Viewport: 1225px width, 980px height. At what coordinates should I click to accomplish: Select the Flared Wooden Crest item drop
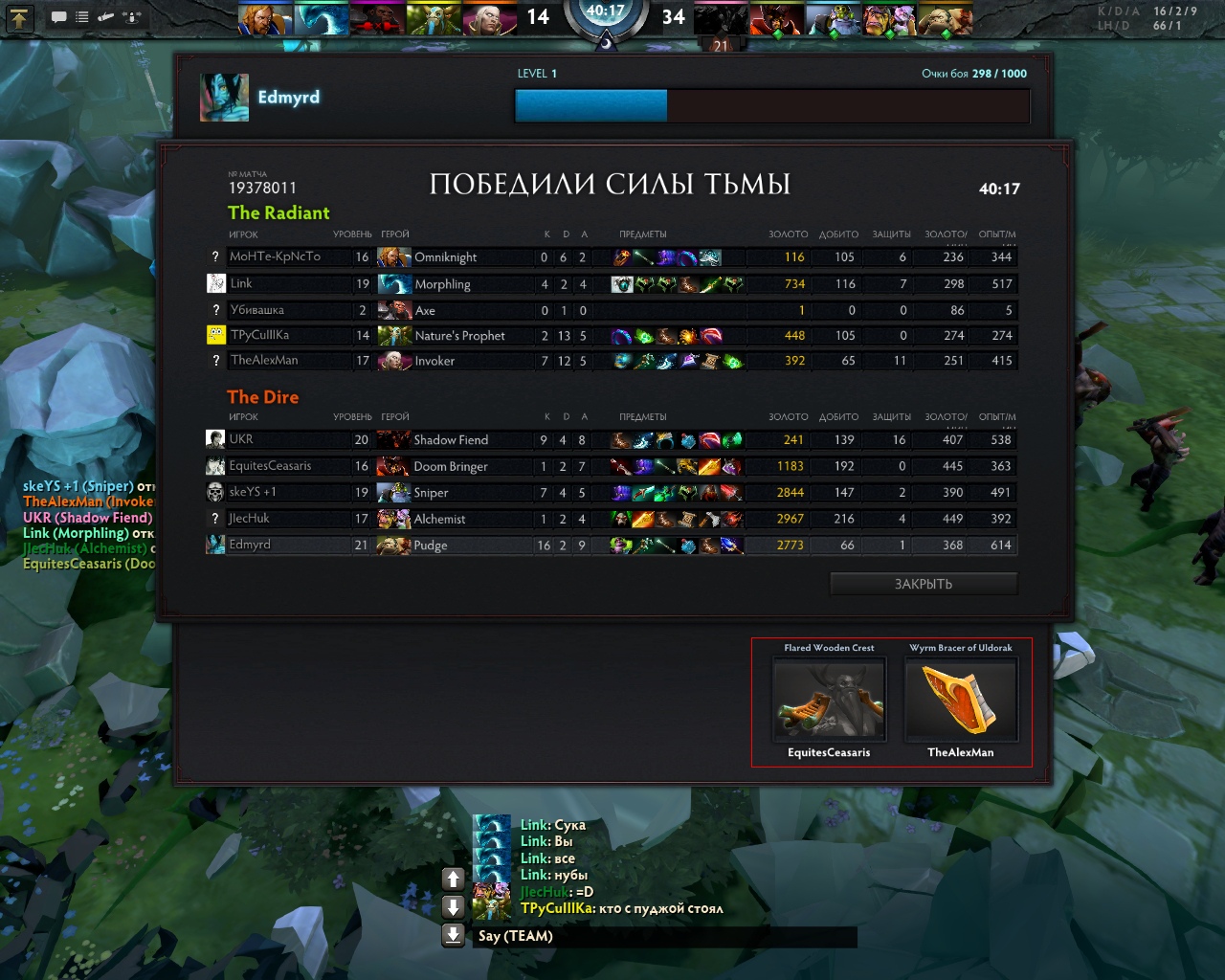tap(829, 699)
